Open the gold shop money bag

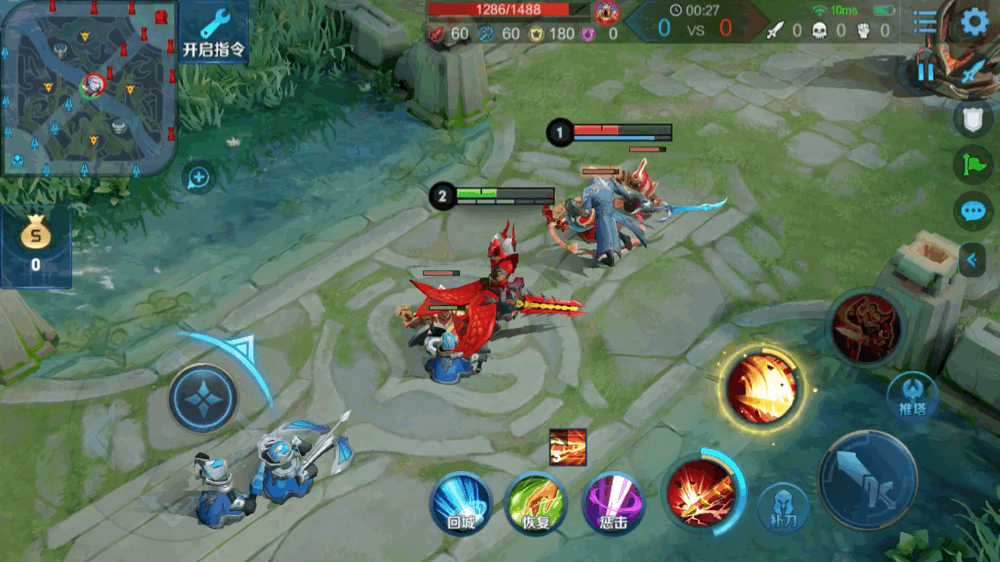click(x=35, y=246)
